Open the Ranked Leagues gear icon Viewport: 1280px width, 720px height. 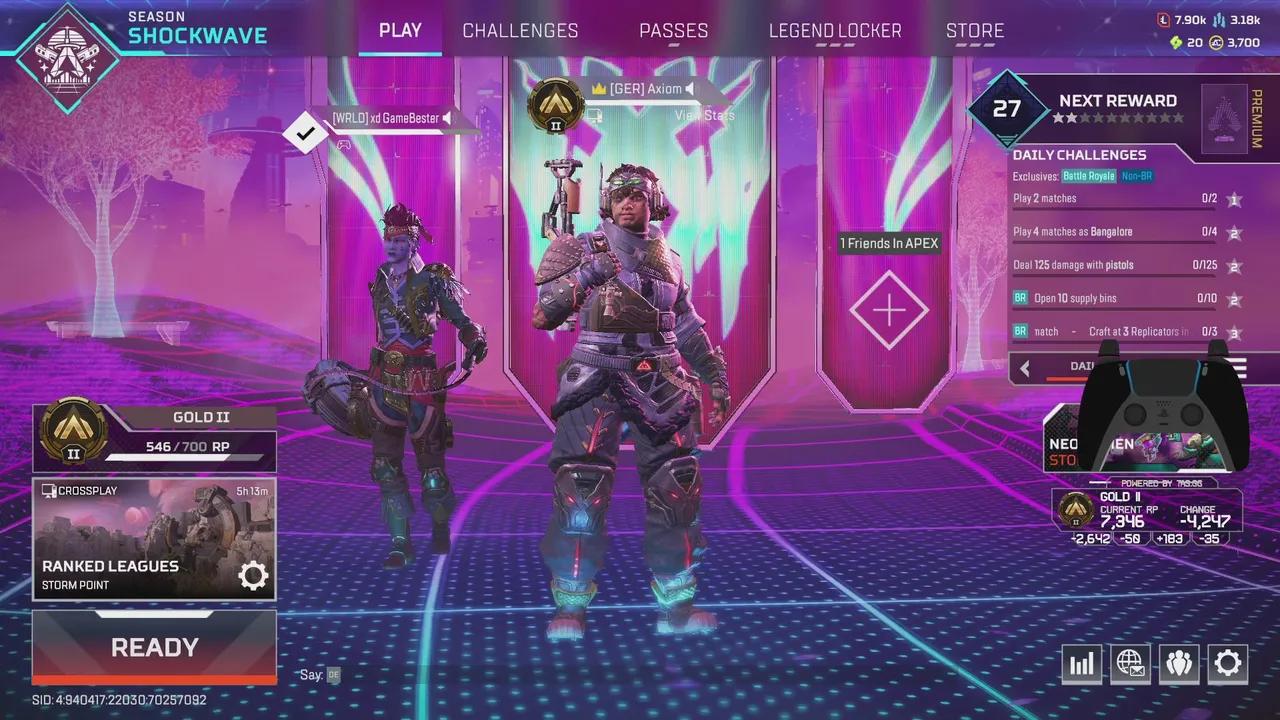(253, 575)
